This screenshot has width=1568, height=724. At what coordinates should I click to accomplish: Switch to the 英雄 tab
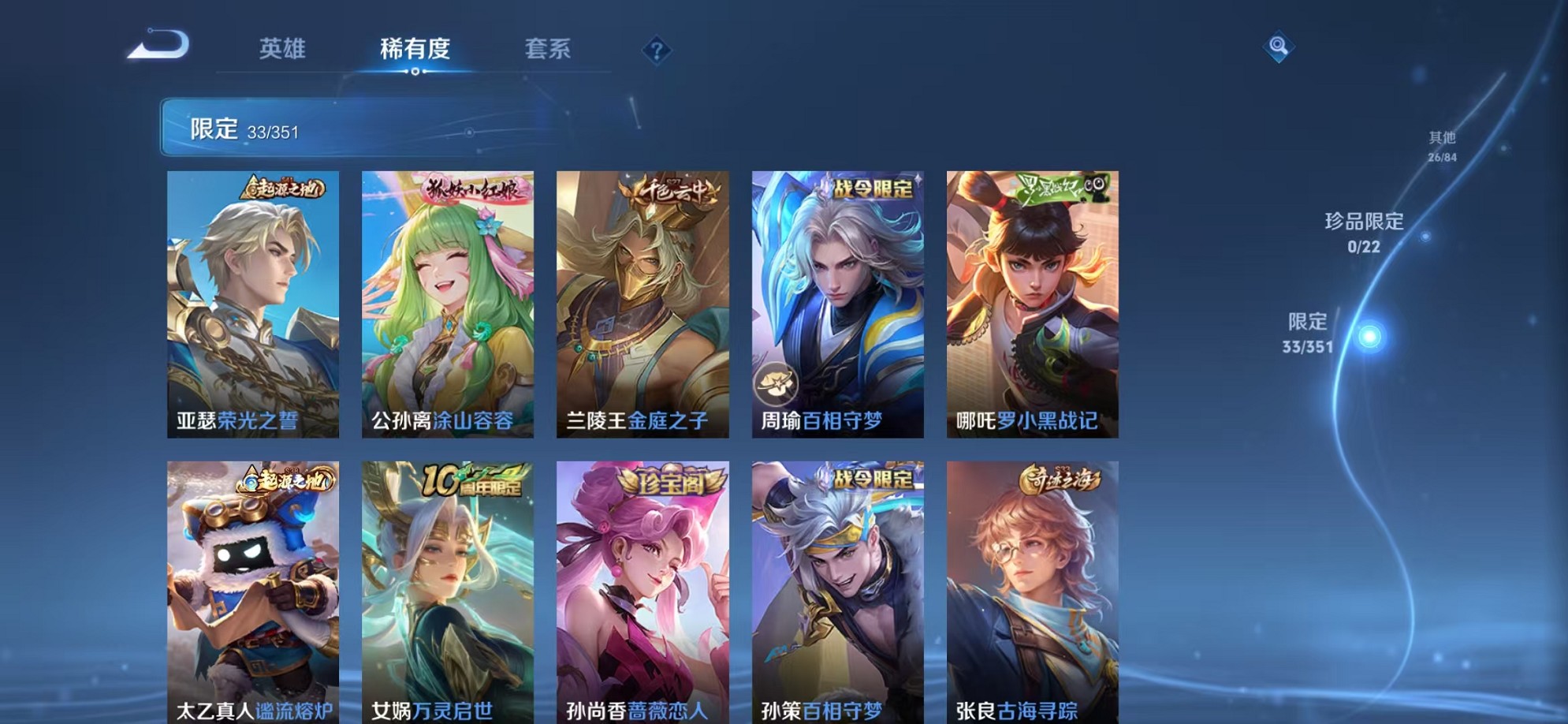(x=285, y=50)
